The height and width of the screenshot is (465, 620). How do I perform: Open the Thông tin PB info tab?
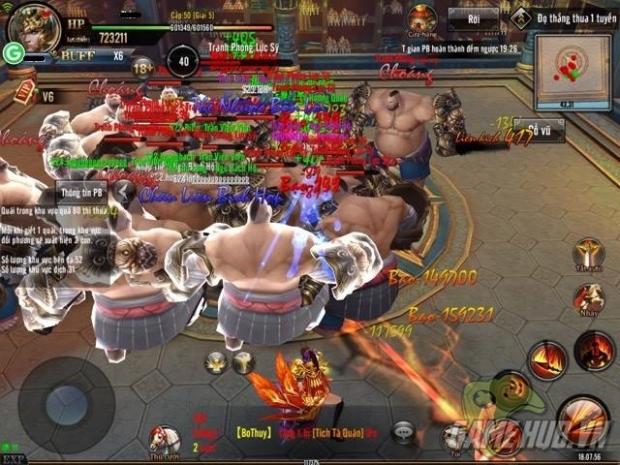click(x=82, y=192)
